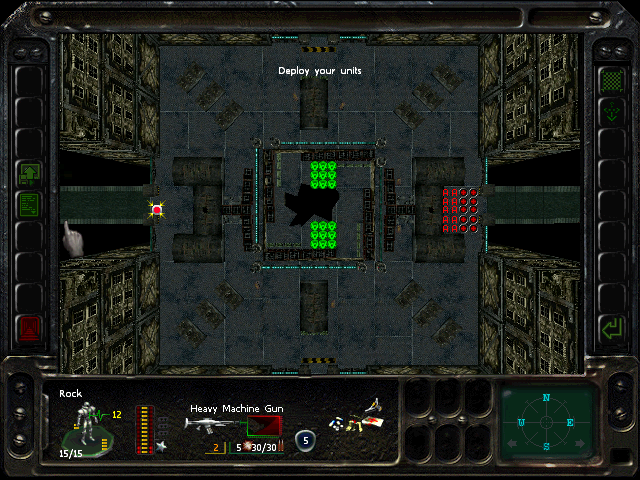This screenshot has height=480, width=640.
Task: Click the green return-arrow end deployment button
Action: coord(609,327)
